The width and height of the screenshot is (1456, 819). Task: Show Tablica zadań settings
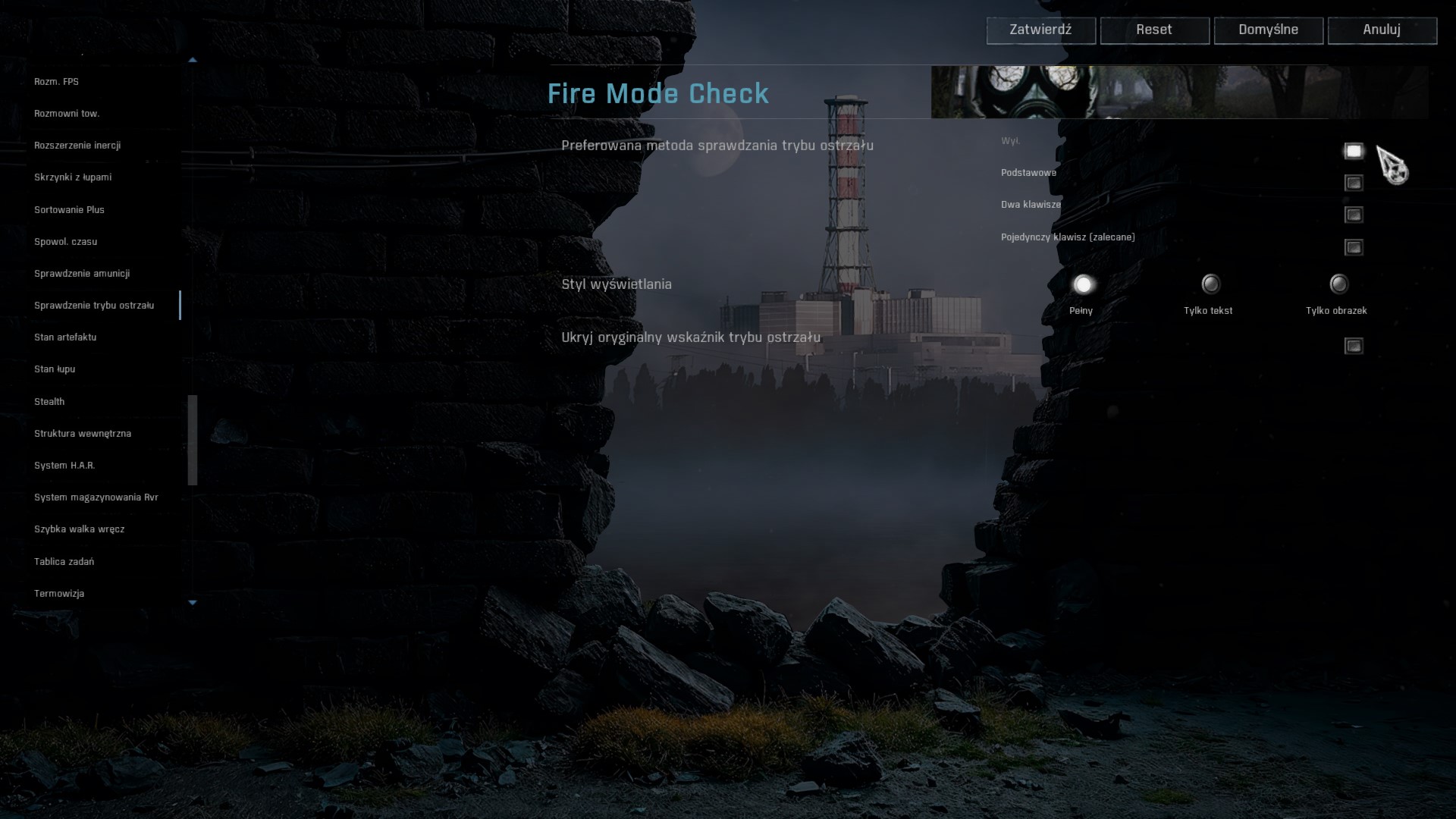[64, 561]
